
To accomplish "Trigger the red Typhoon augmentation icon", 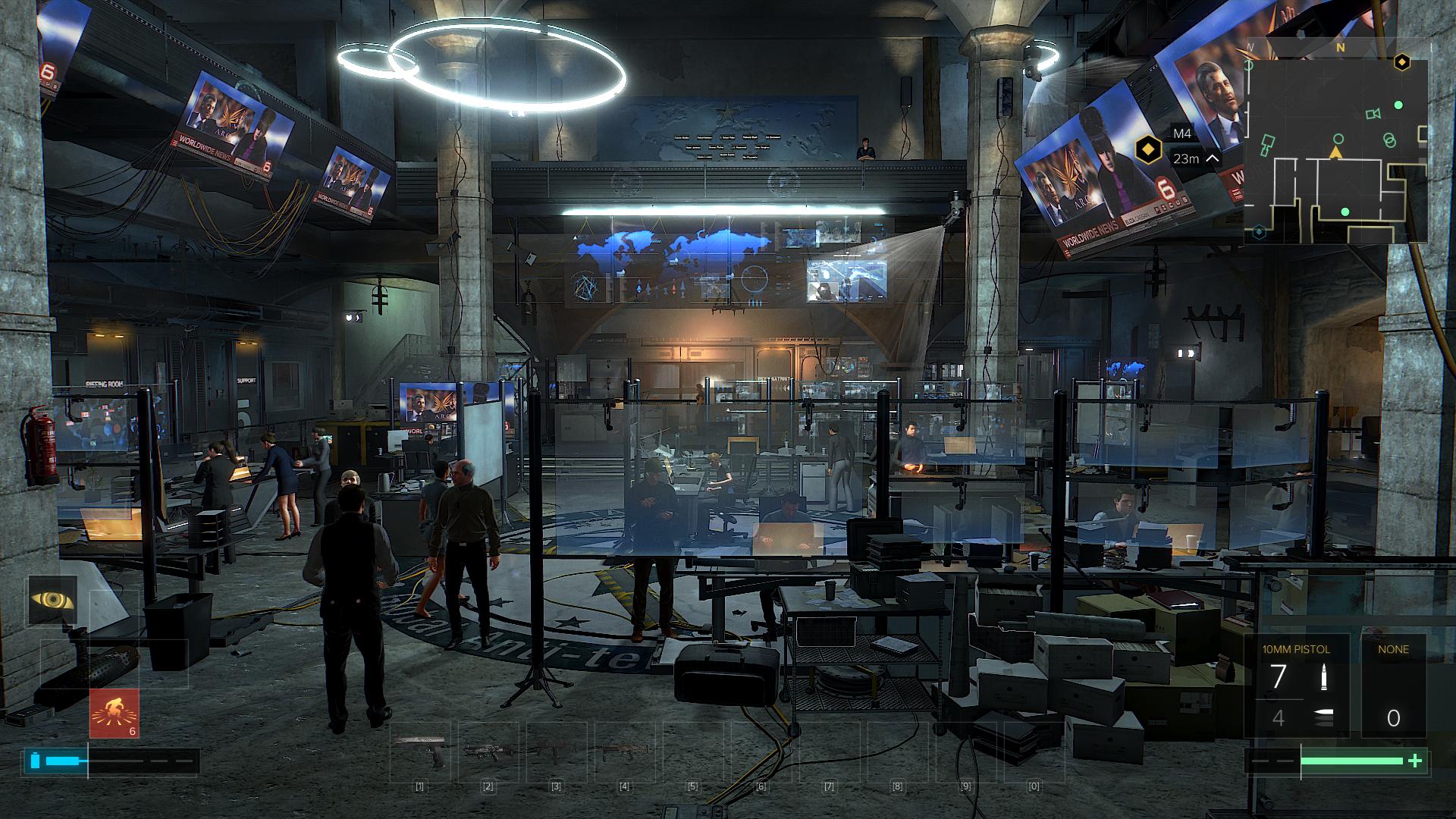I will coord(115,713).
